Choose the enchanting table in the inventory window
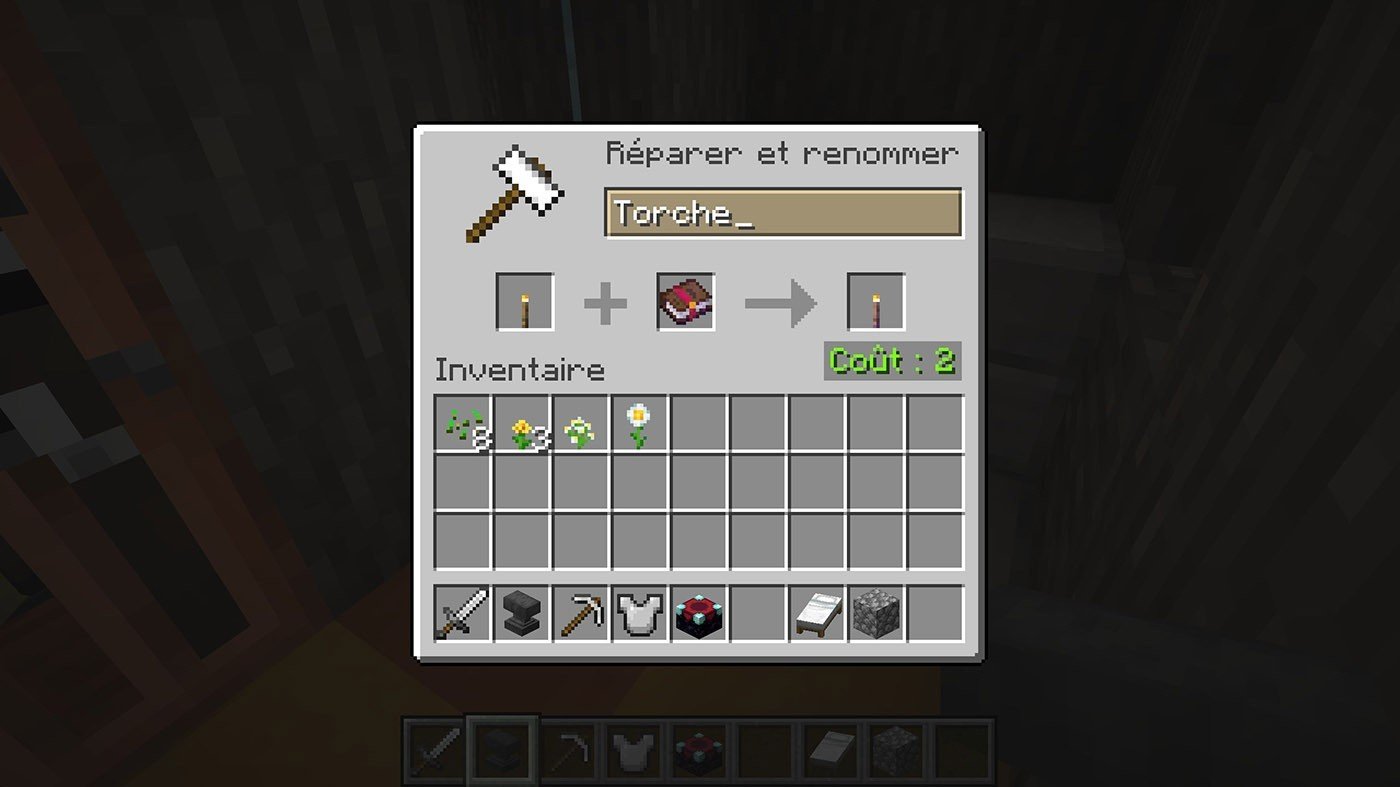1400x787 pixels. (x=699, y=613)
